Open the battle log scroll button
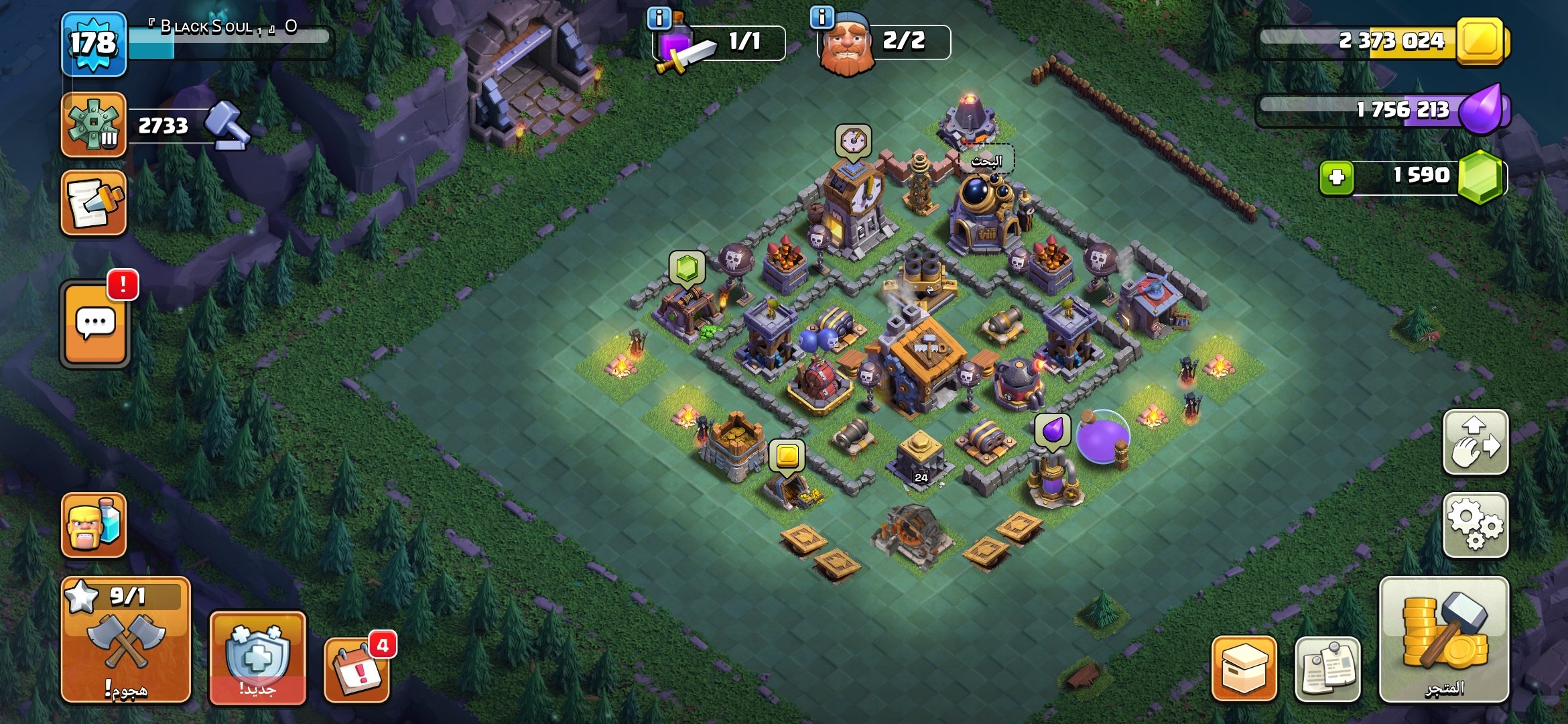This screenshot has width=1568, height=724. (x=93, y=202)
